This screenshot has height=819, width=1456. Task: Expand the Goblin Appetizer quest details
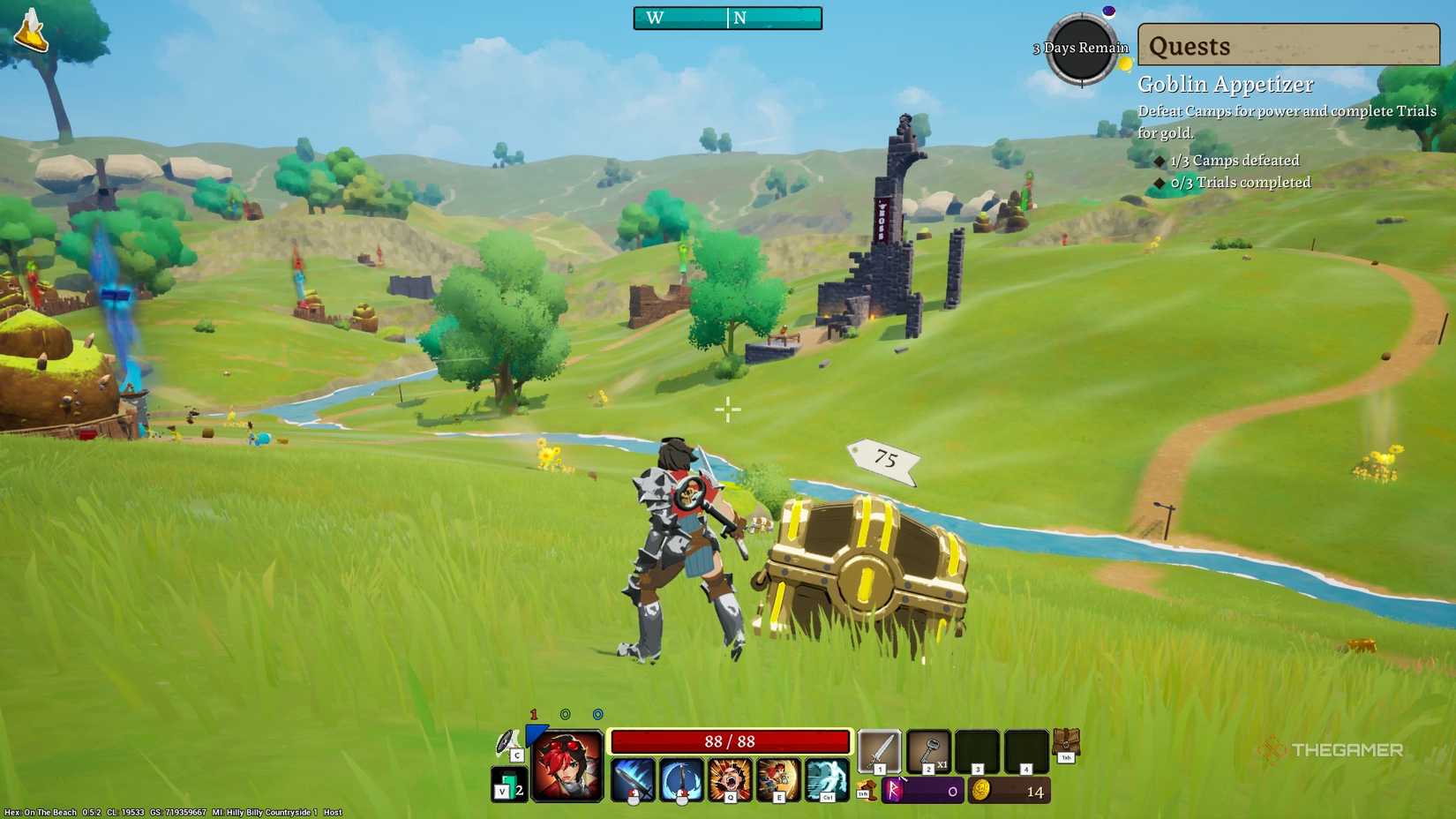[1225, 84]
